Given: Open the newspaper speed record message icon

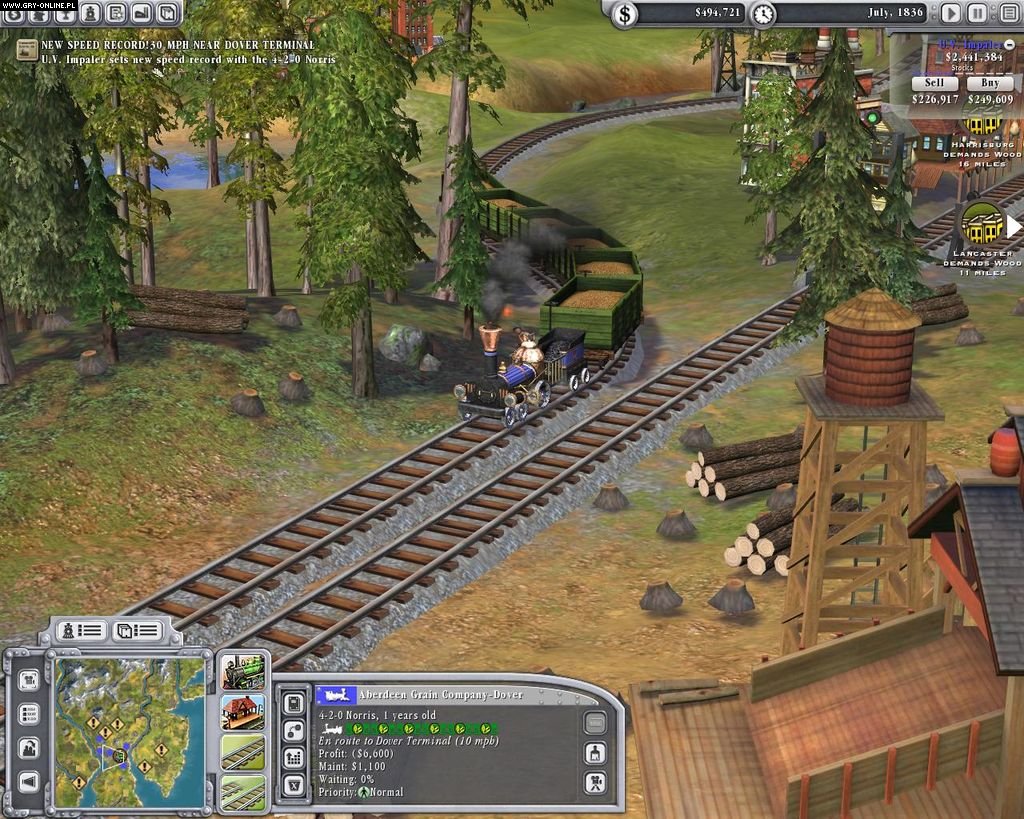Looking at the screenshot, I should click(x=27, y=49).
